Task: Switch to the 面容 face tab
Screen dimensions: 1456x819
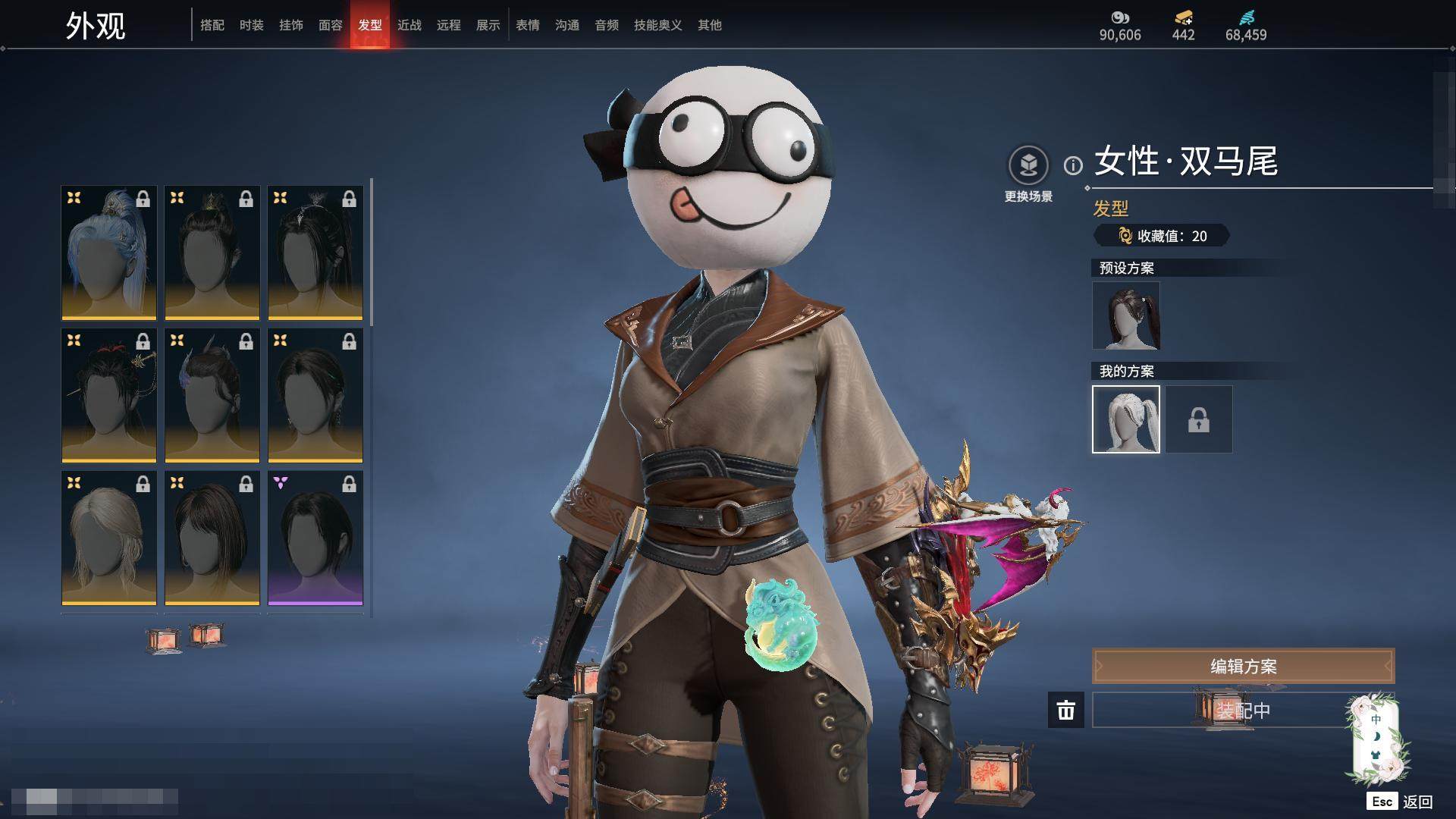Action: tap(331, 25)
